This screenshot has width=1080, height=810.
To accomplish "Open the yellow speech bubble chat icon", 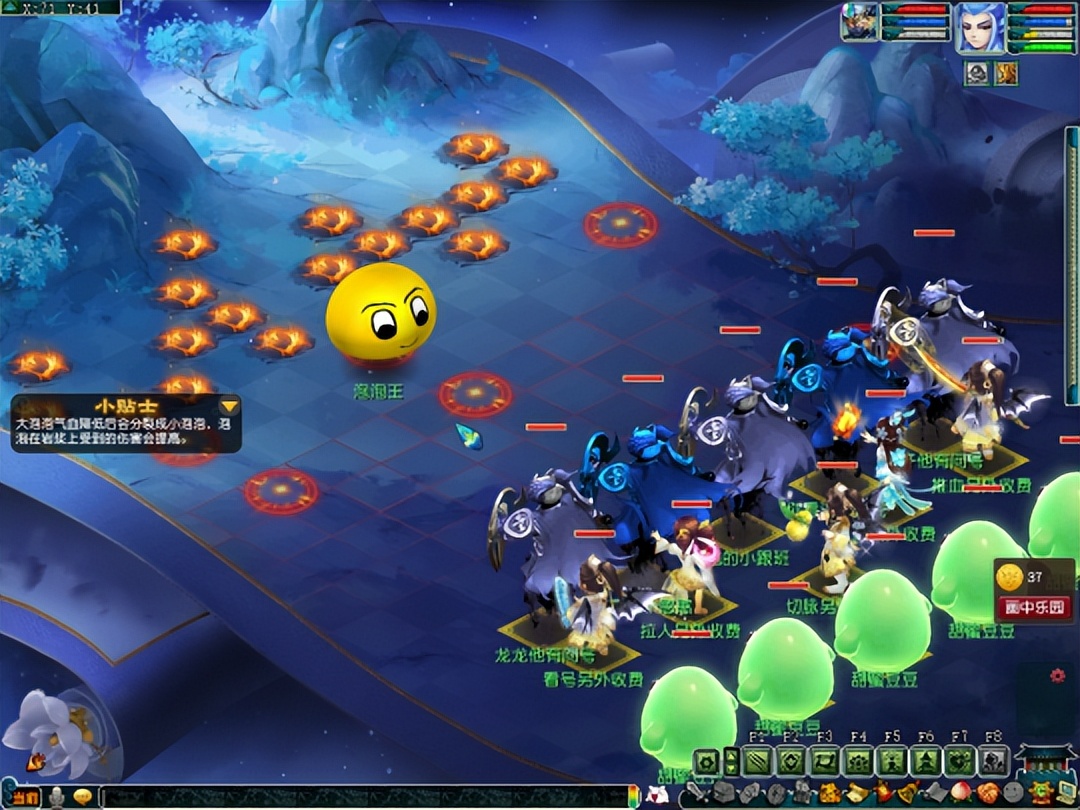I will point(82,797).
